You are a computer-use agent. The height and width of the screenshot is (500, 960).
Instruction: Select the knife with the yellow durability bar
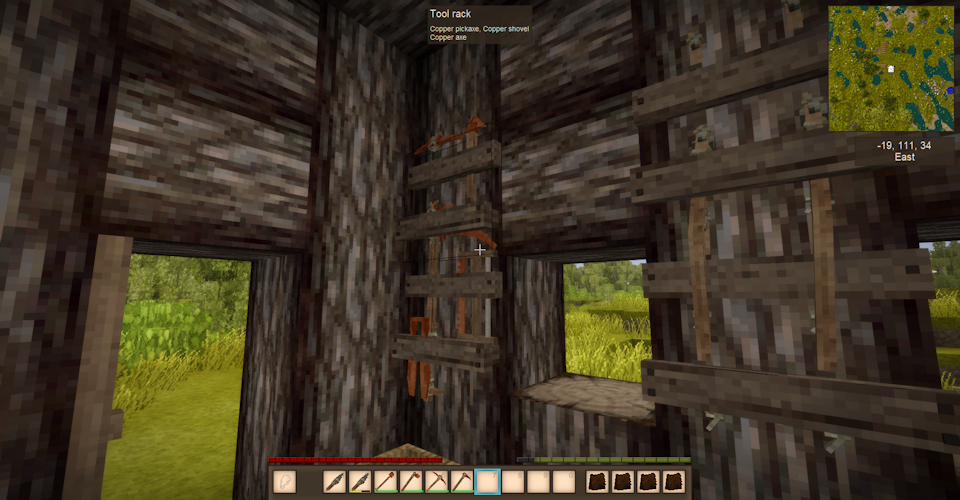click(x=360, y=482)
